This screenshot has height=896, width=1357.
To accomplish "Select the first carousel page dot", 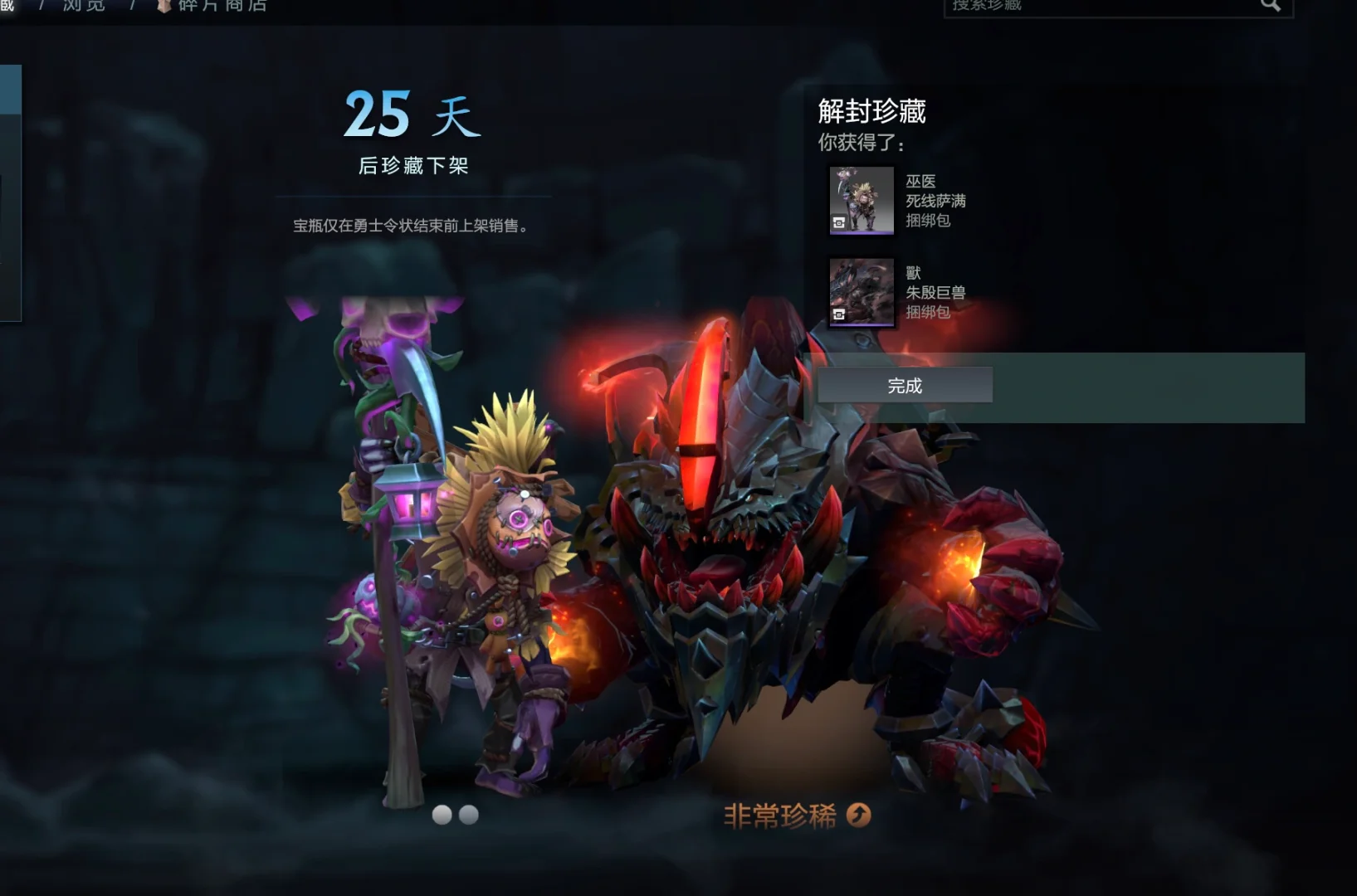I will [442, 815].
